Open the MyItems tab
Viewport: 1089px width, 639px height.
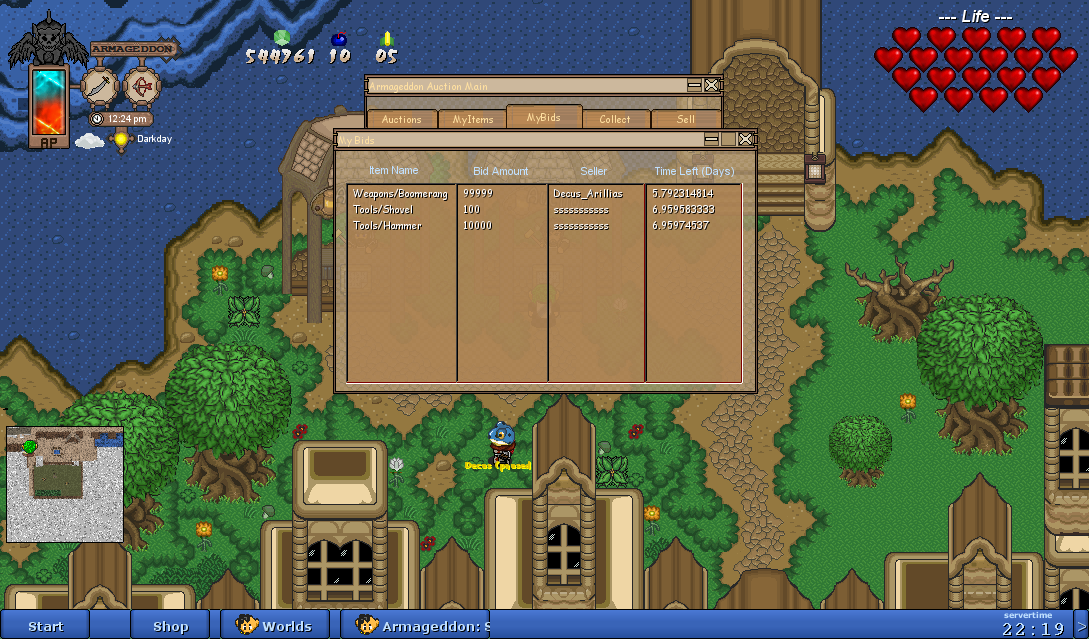473,119
